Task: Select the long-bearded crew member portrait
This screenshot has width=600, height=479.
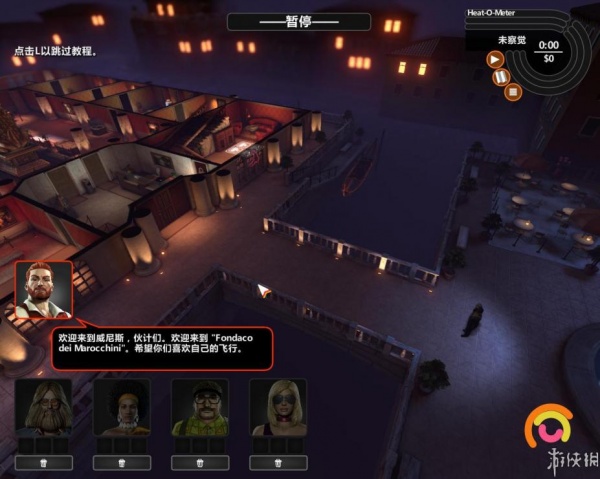Action: pyautogui.click(x=44, y=407)
